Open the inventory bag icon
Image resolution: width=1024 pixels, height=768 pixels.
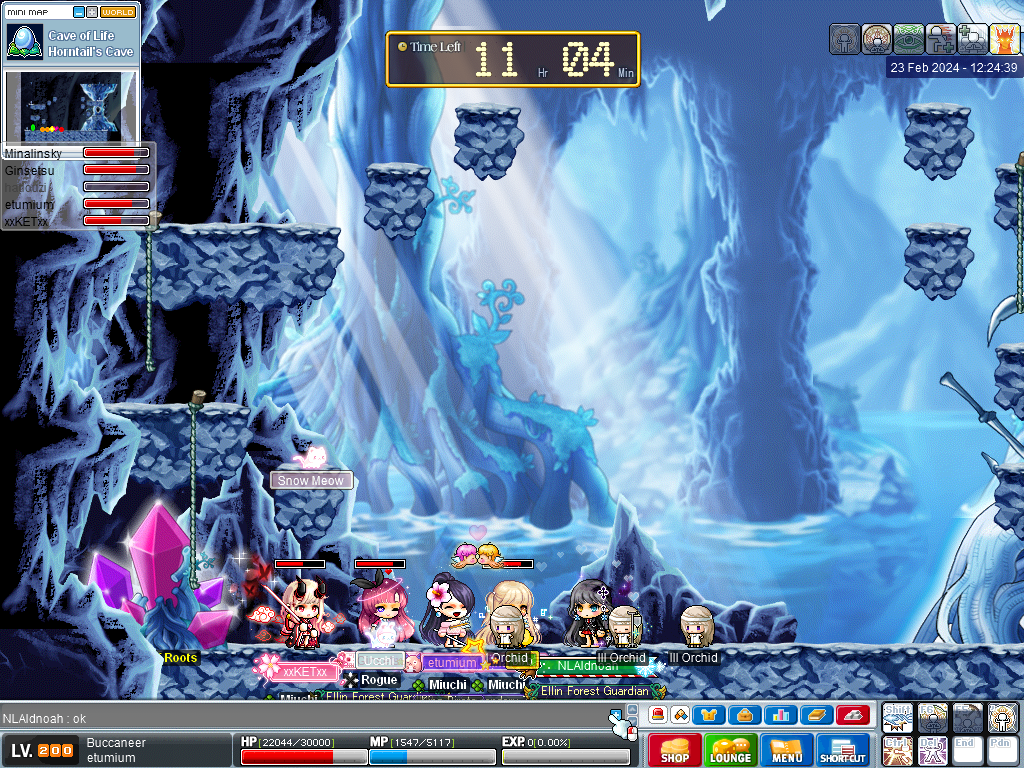745,714
